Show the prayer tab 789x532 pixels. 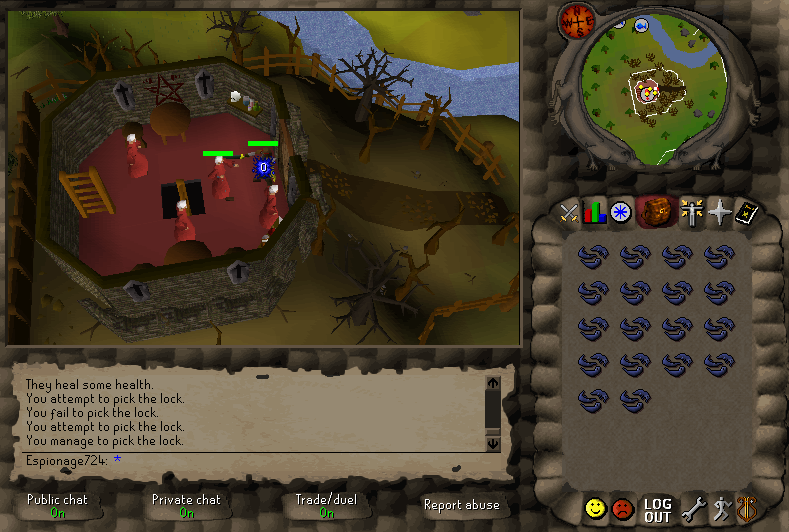719,211
